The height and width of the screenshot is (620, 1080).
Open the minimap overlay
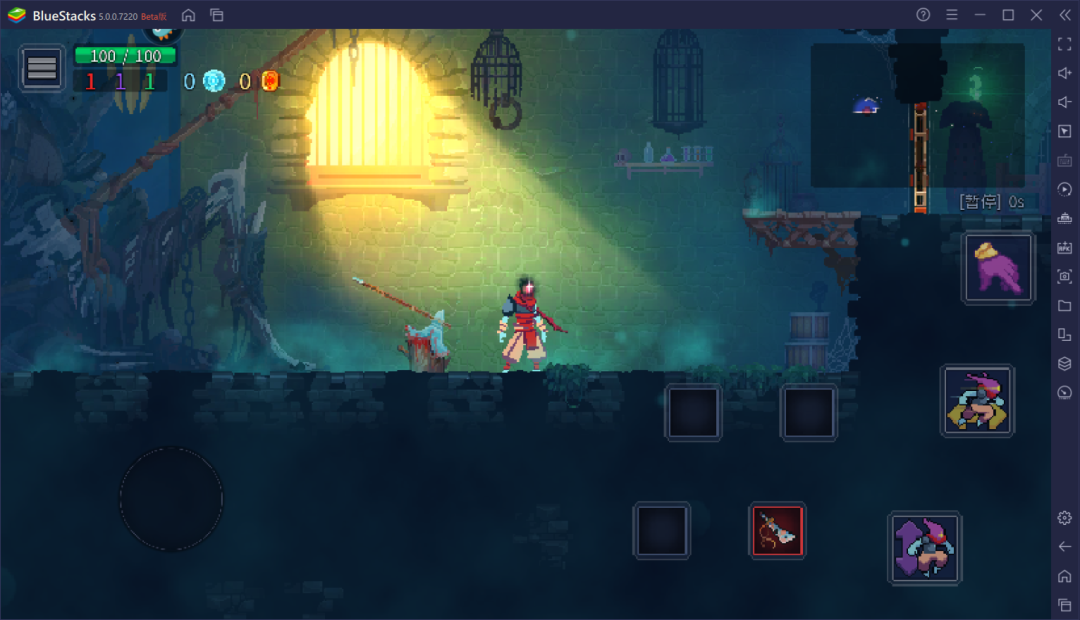coord(916,115)
